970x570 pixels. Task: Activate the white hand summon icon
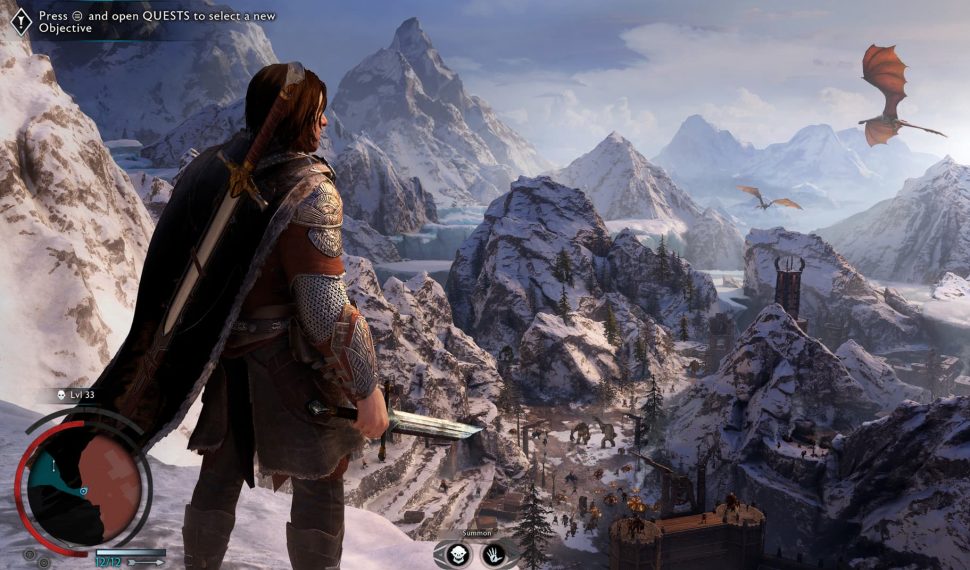tap(493, 556)
